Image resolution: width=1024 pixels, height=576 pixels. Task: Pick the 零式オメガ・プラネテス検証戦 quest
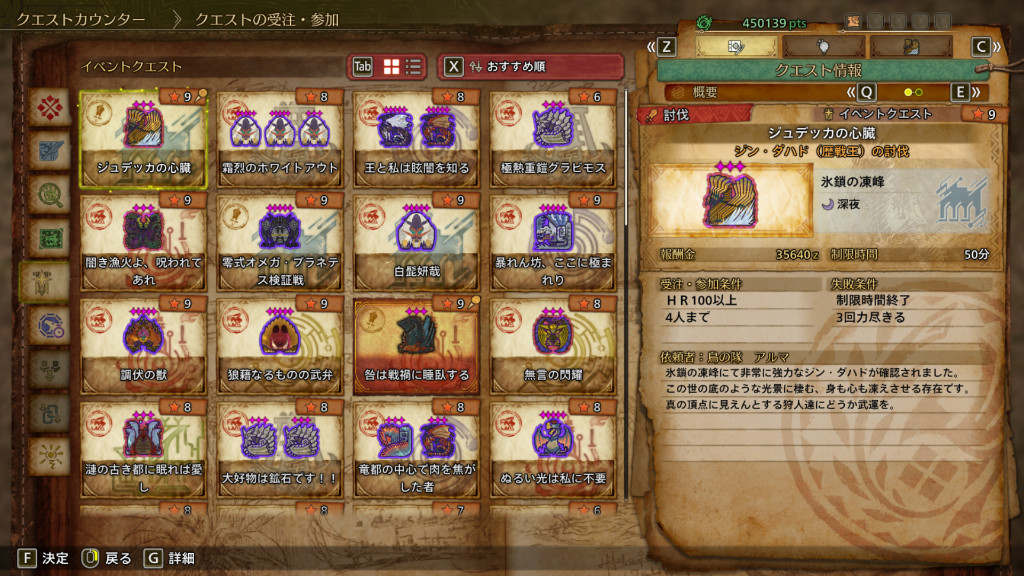279,242
